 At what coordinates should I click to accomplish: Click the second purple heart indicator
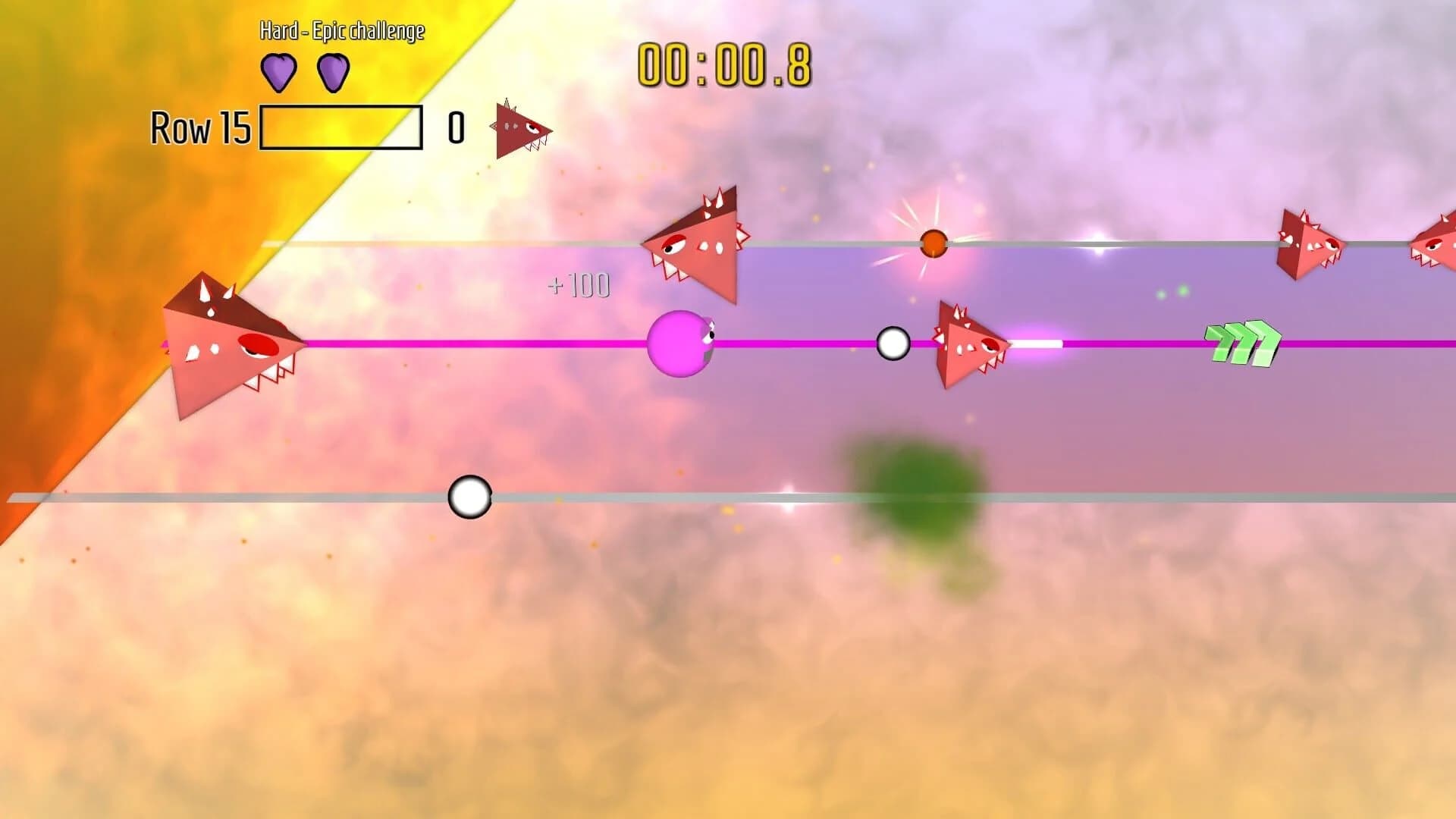tap(332, 72)
